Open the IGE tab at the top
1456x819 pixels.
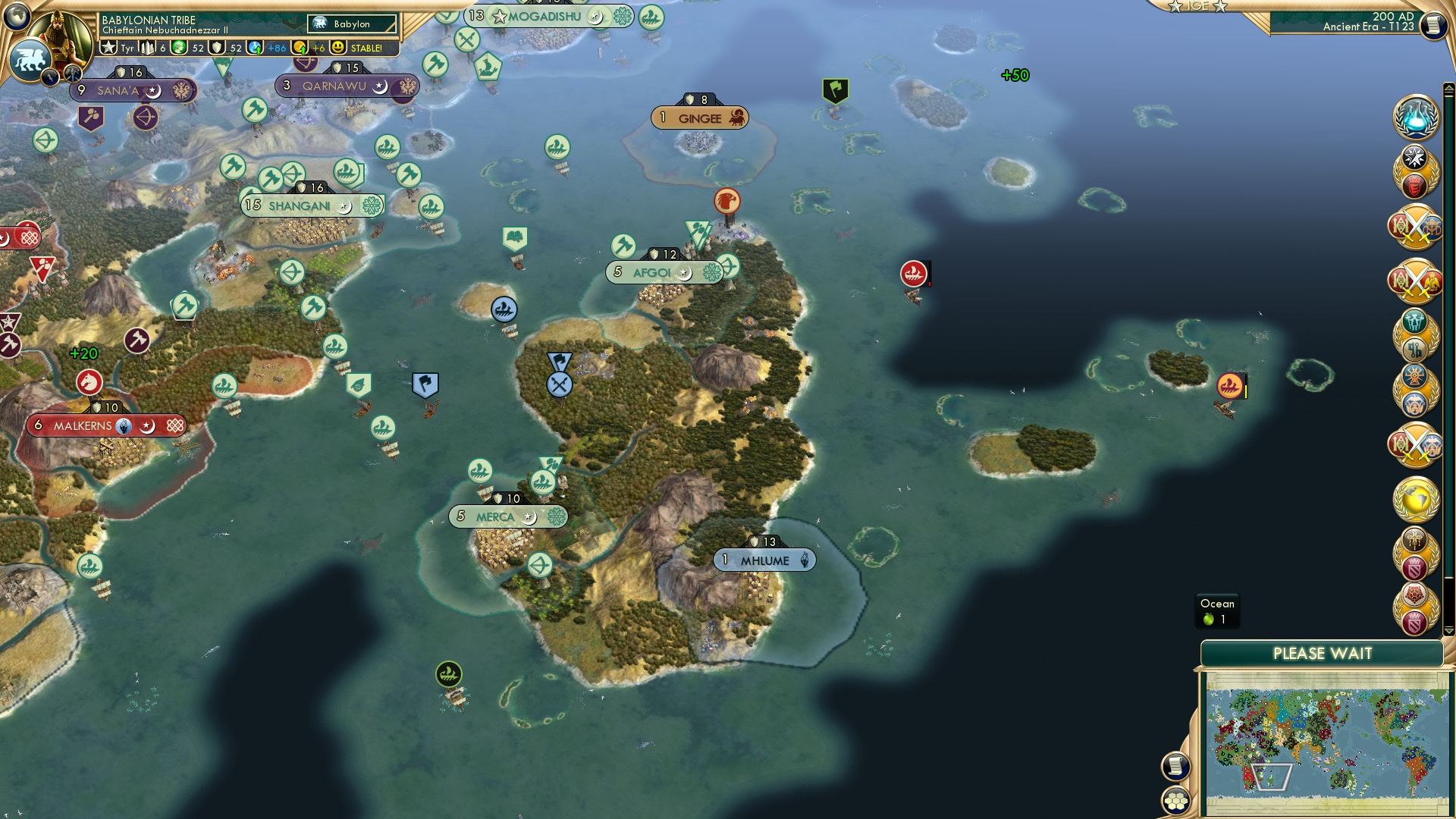point(1197,6)
